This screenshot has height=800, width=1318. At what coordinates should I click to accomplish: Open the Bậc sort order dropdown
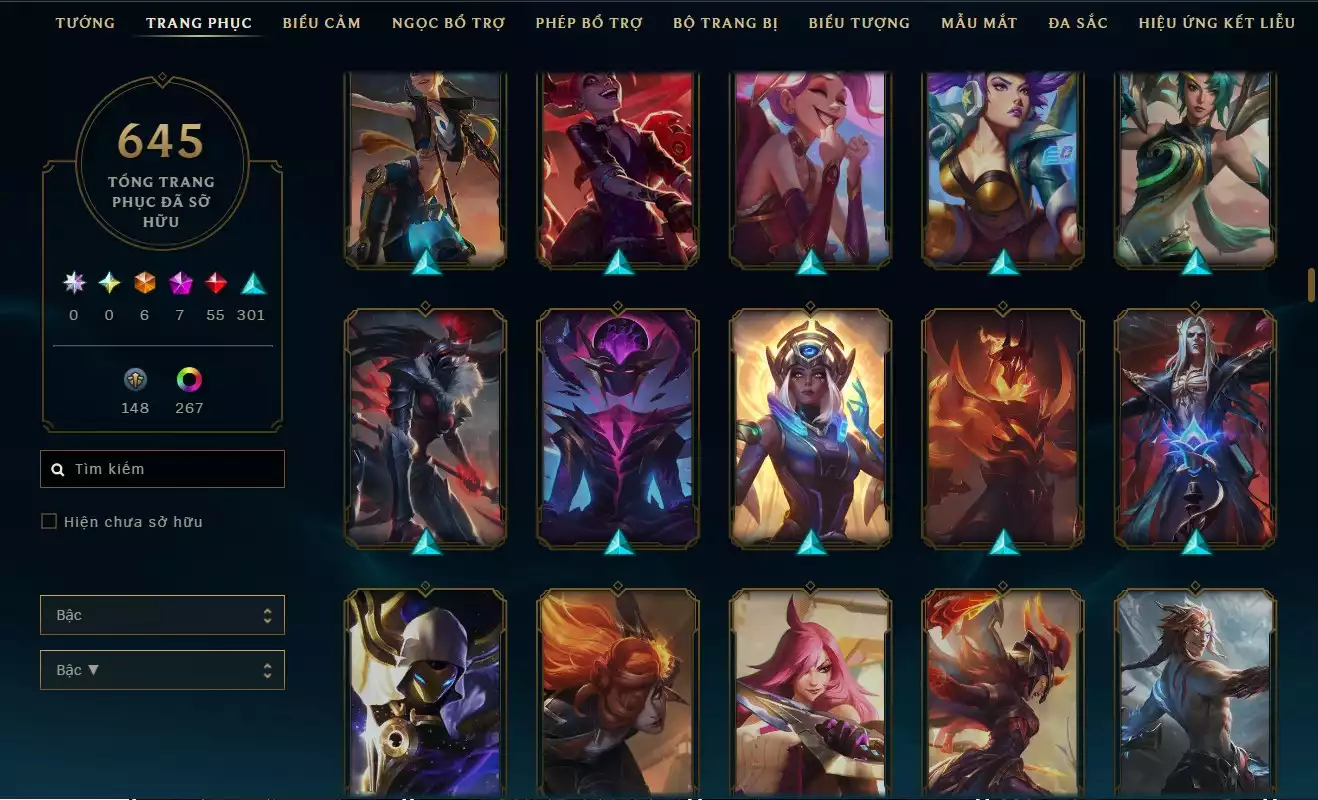[162, 669]
